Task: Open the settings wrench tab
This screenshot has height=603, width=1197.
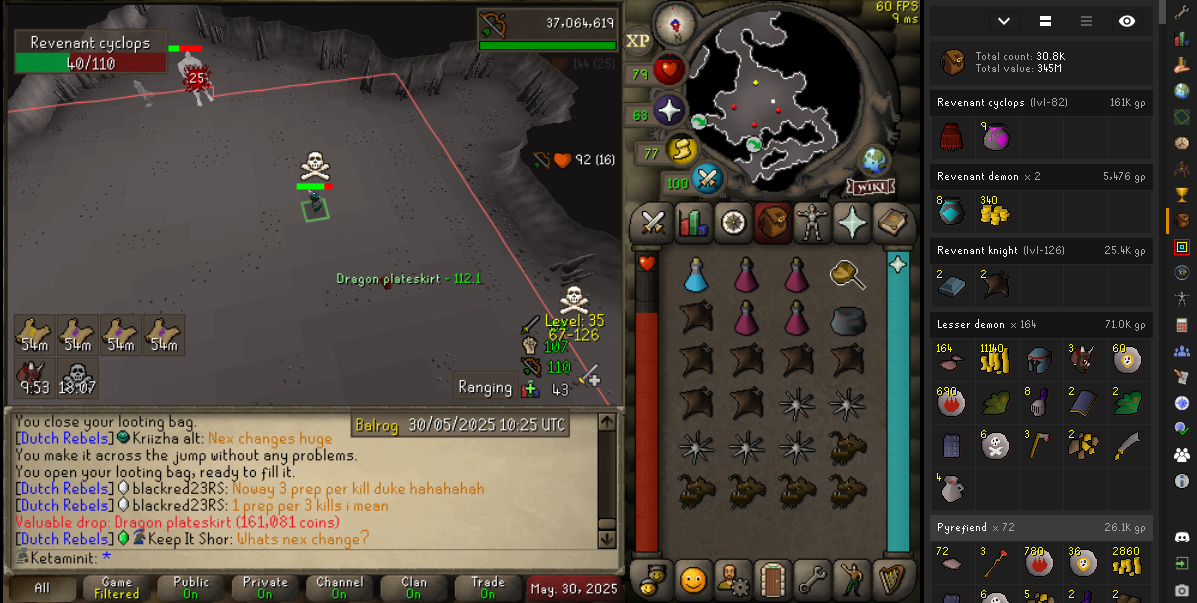Action: tap(811, 577)
